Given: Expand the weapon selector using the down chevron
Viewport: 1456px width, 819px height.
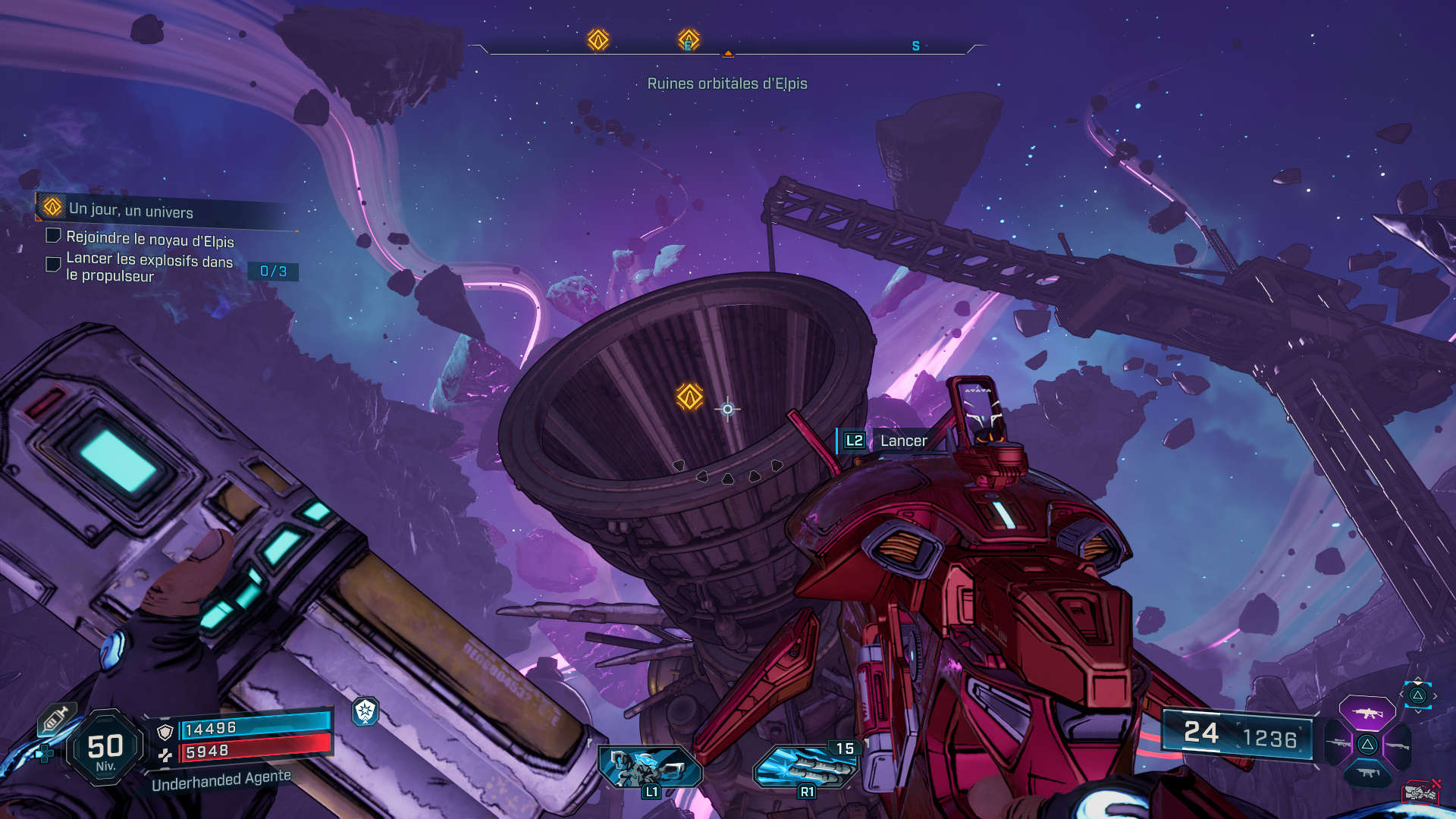Looking at the screenshot, I should pos(1419,712).
